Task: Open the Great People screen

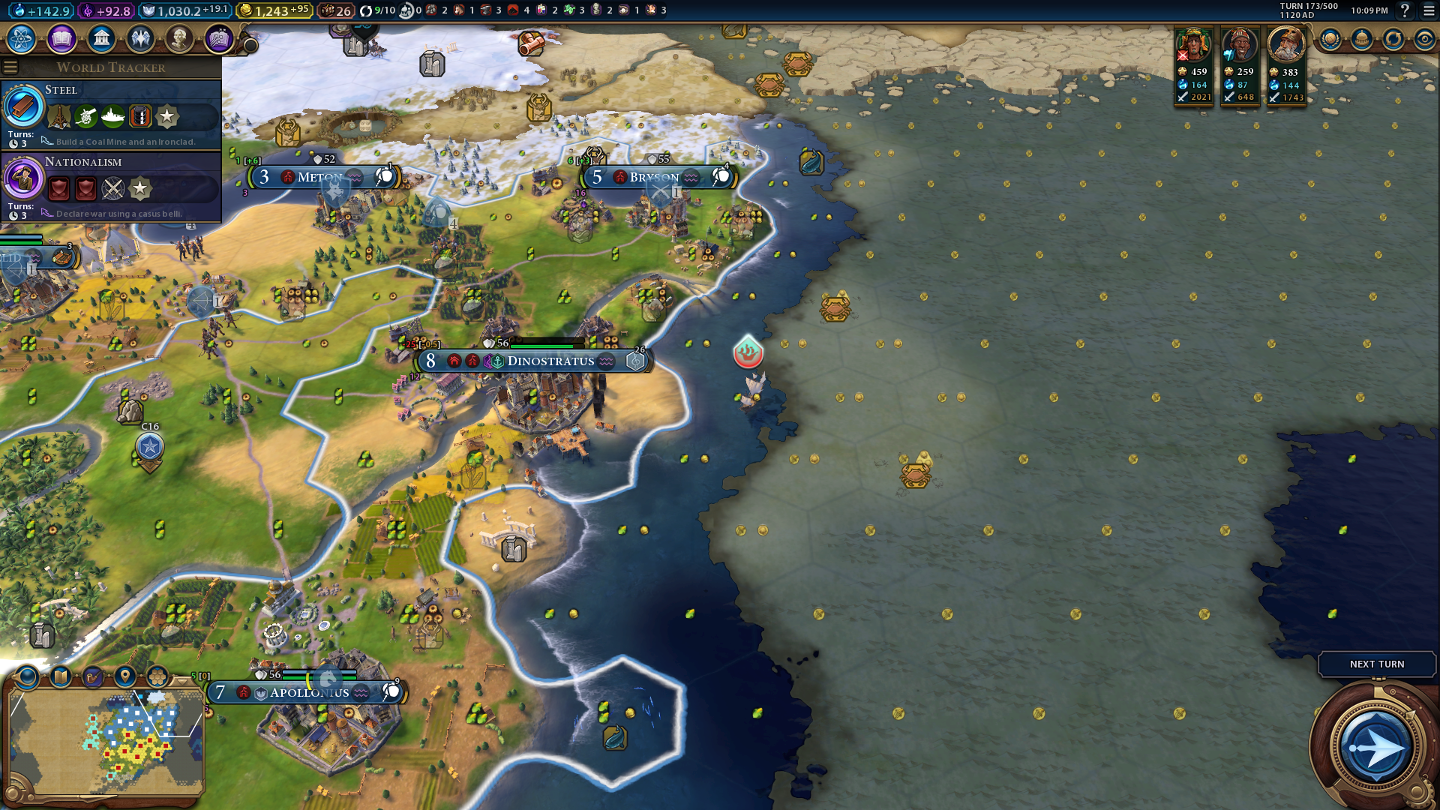Action: click(x=179, y=39)
